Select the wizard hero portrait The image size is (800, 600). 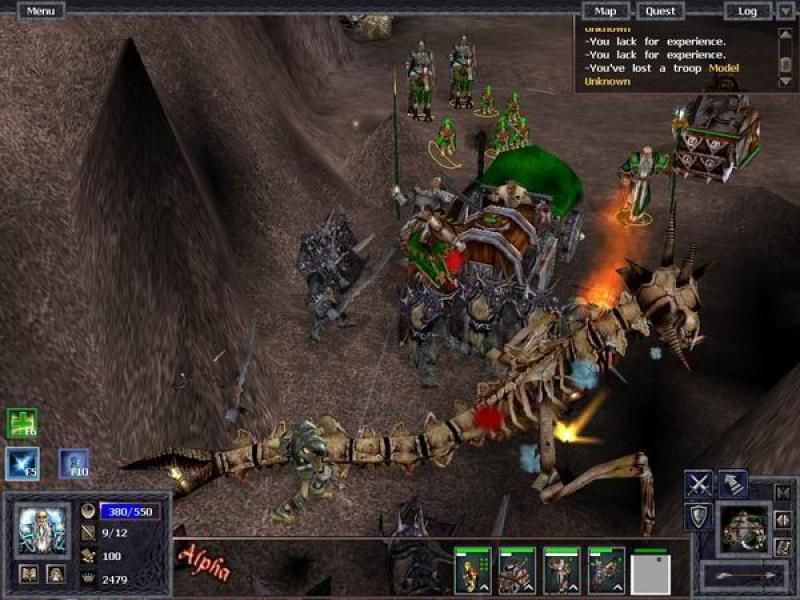tap(43, 530)
